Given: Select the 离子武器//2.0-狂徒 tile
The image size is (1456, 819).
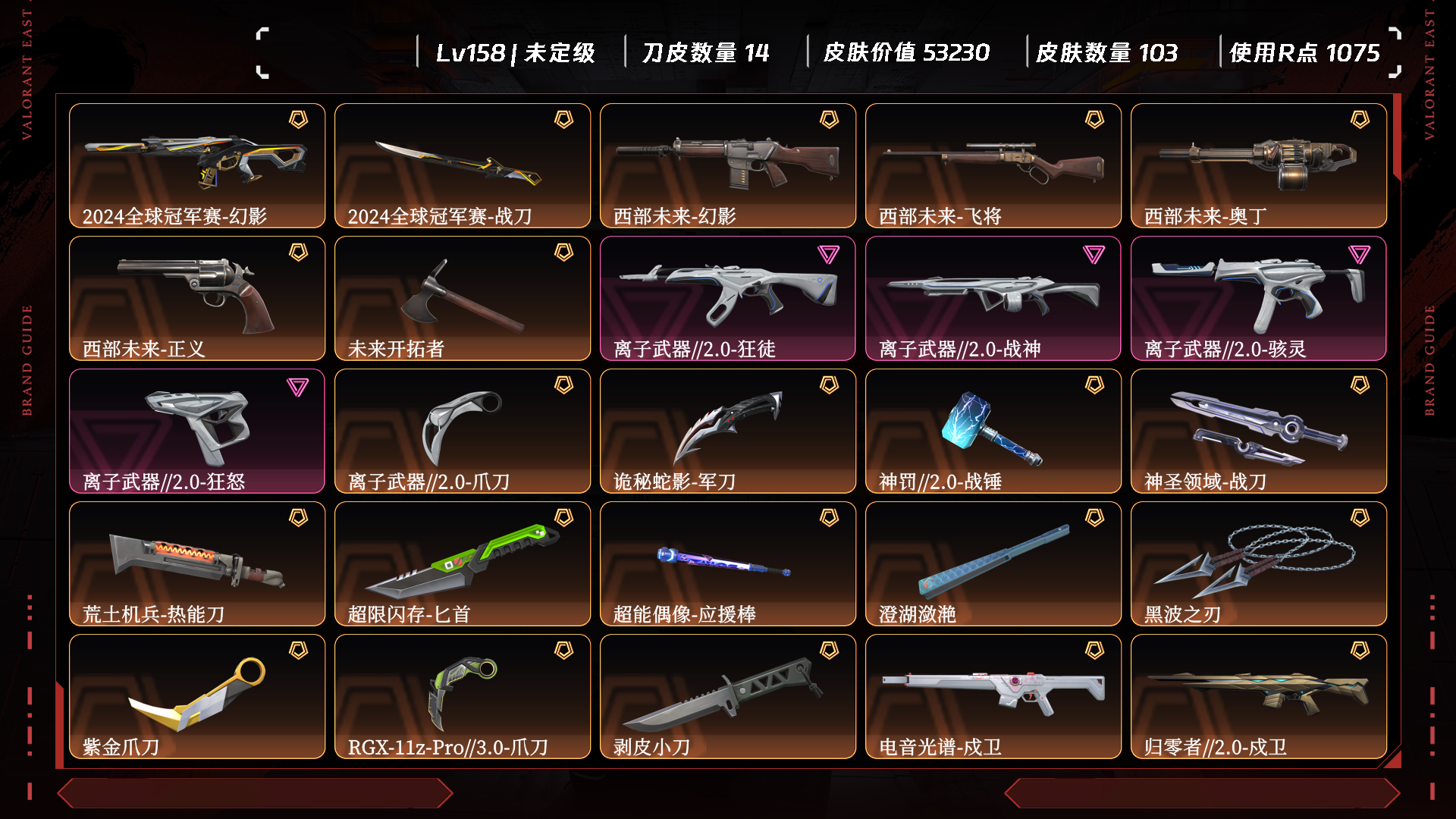Looking at the screenshot, I should click(x=728, y=298).
